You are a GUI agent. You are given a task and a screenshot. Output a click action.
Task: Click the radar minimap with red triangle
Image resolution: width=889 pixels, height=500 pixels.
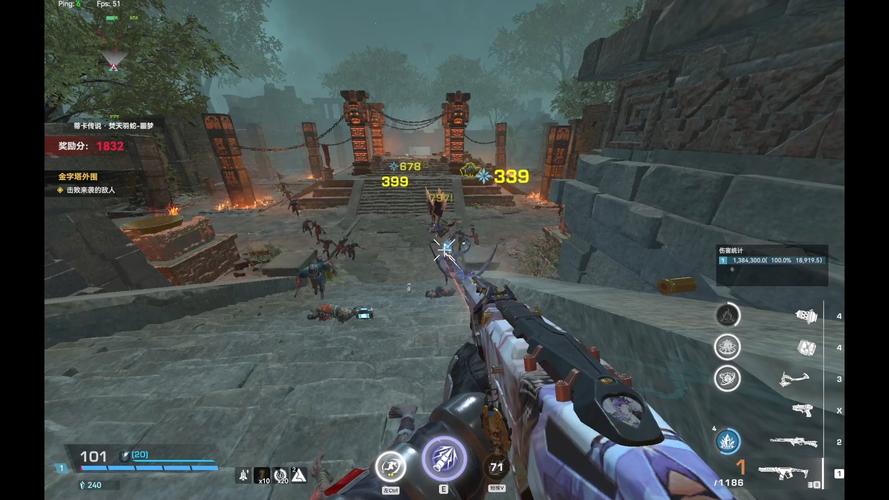coord(113,63)
